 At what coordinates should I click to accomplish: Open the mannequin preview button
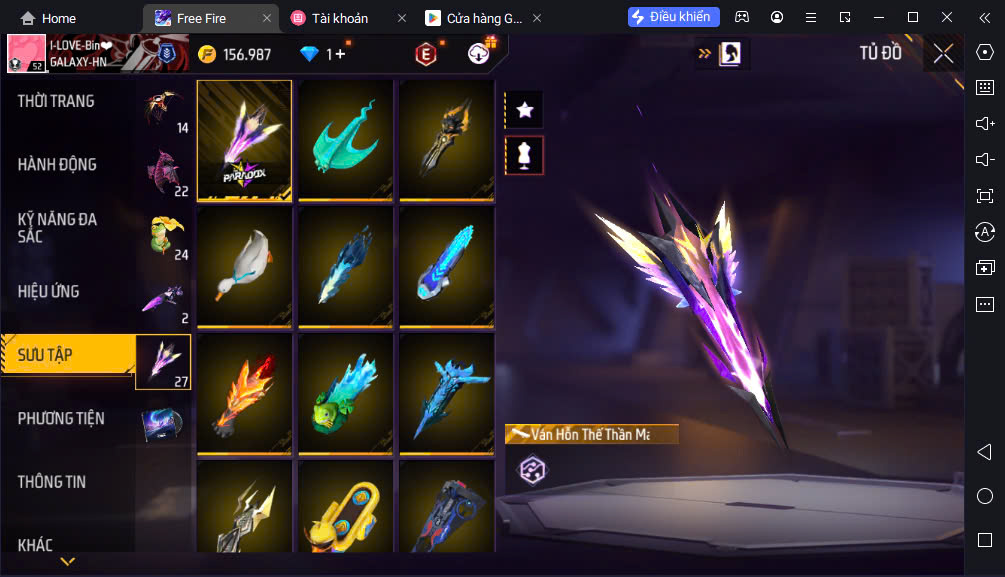(524, 155)
